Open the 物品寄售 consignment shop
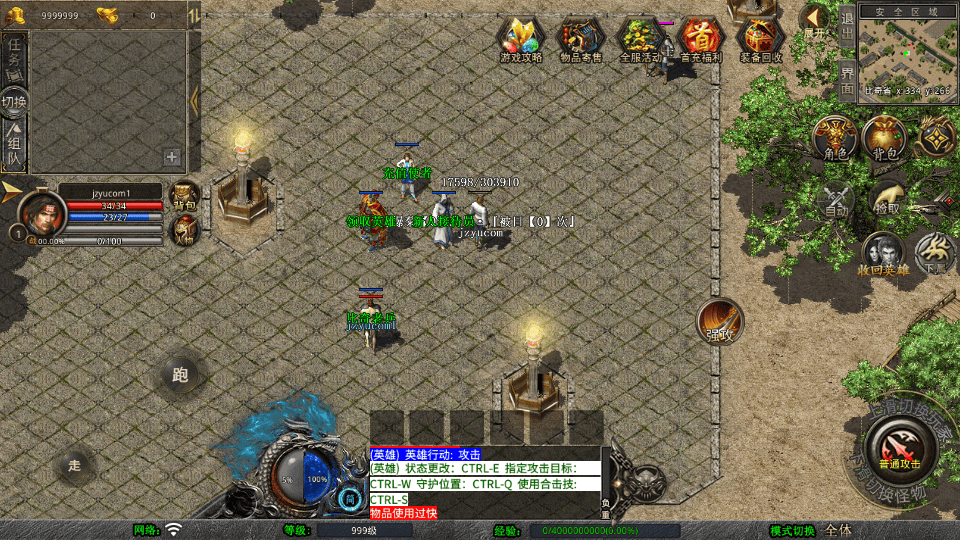960x540 pixels. coord(581,39)
